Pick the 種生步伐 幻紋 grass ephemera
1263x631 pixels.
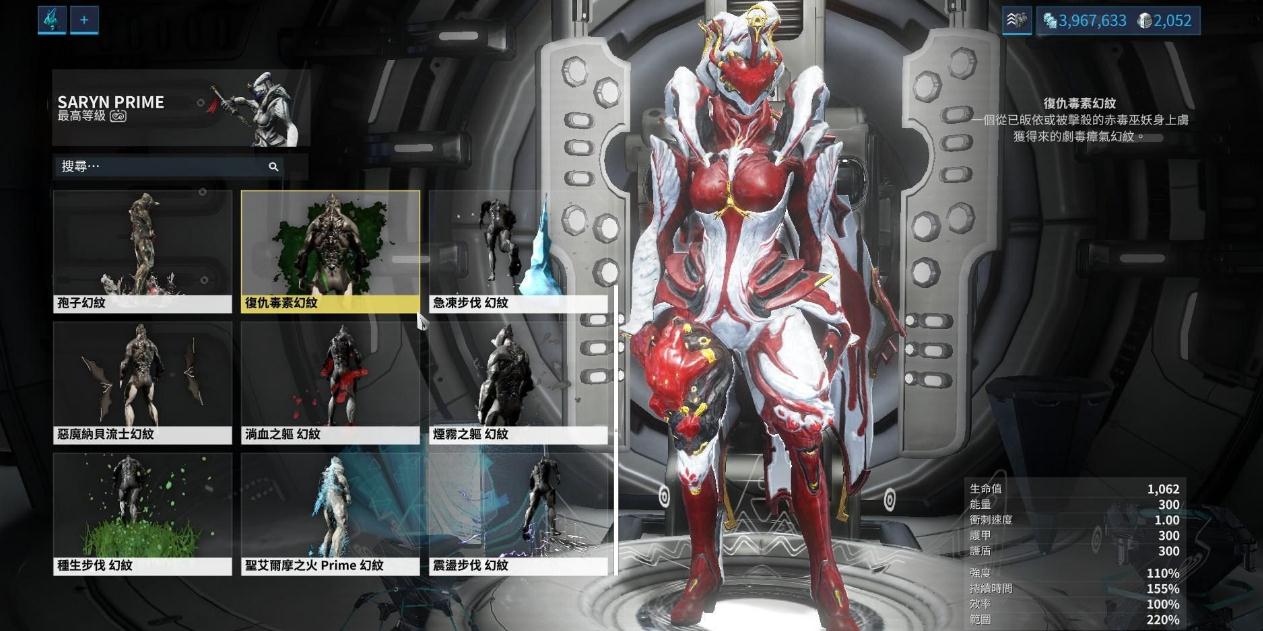click(x=142, y=513)
